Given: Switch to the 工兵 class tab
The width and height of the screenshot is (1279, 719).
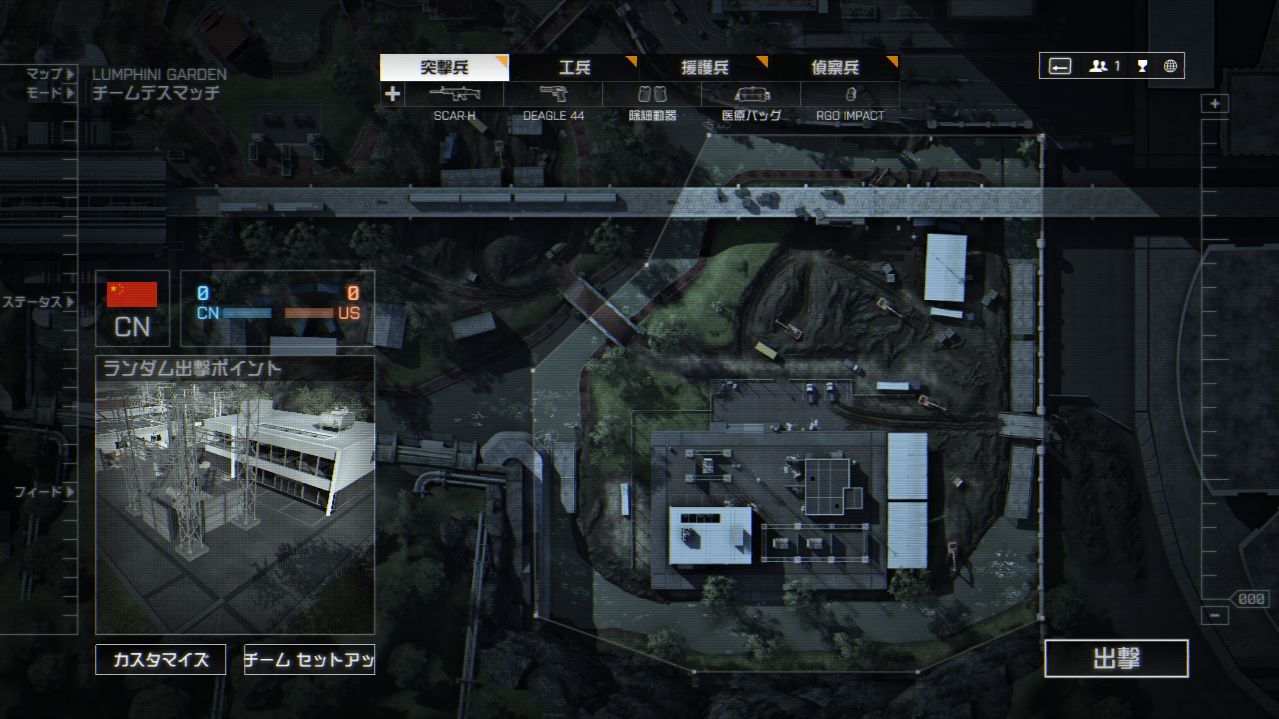Looking at the screenshot, I should click(x=574, y=68).
